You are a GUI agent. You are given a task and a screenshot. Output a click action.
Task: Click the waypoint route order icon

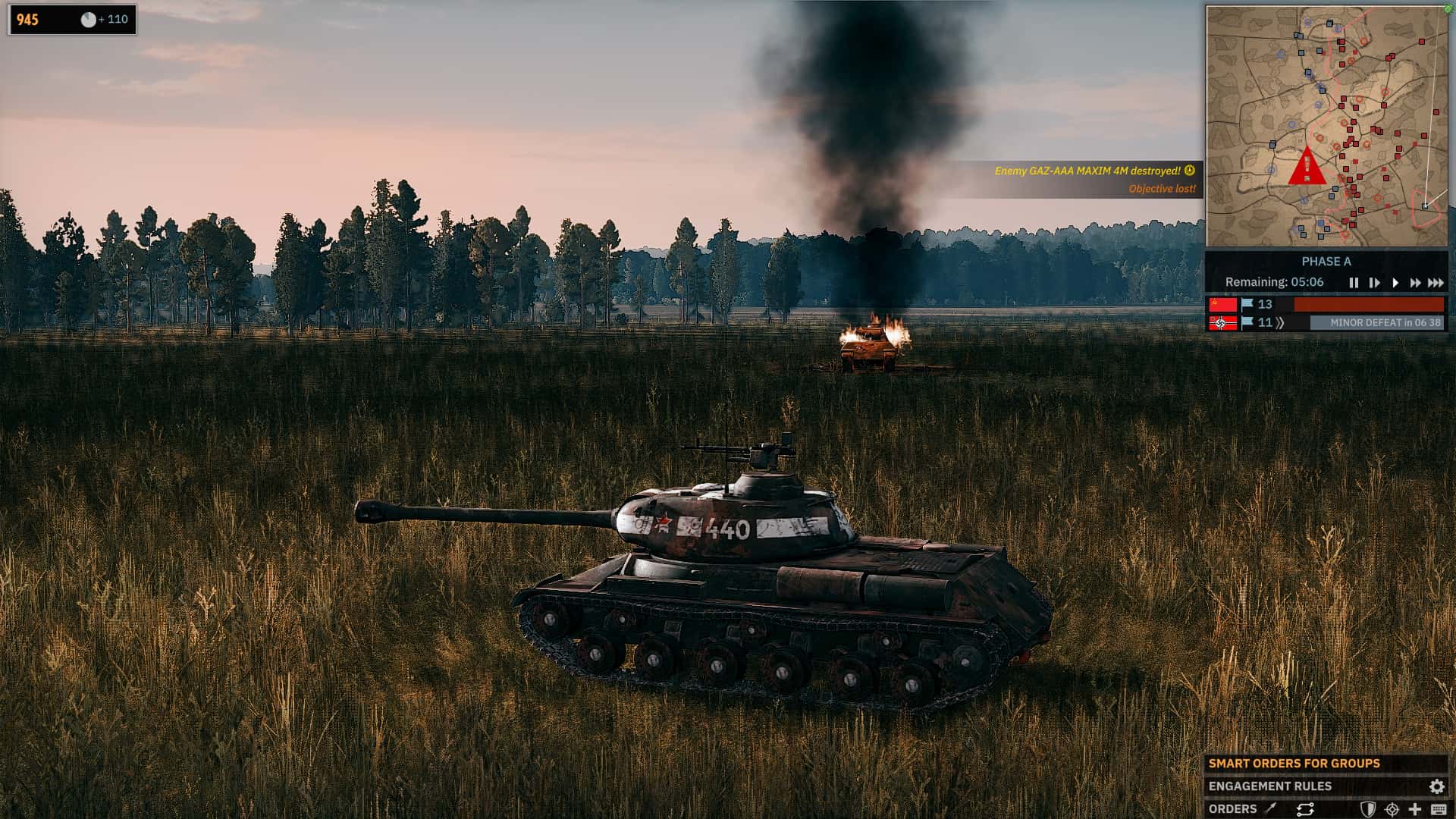pos(1304,808)
